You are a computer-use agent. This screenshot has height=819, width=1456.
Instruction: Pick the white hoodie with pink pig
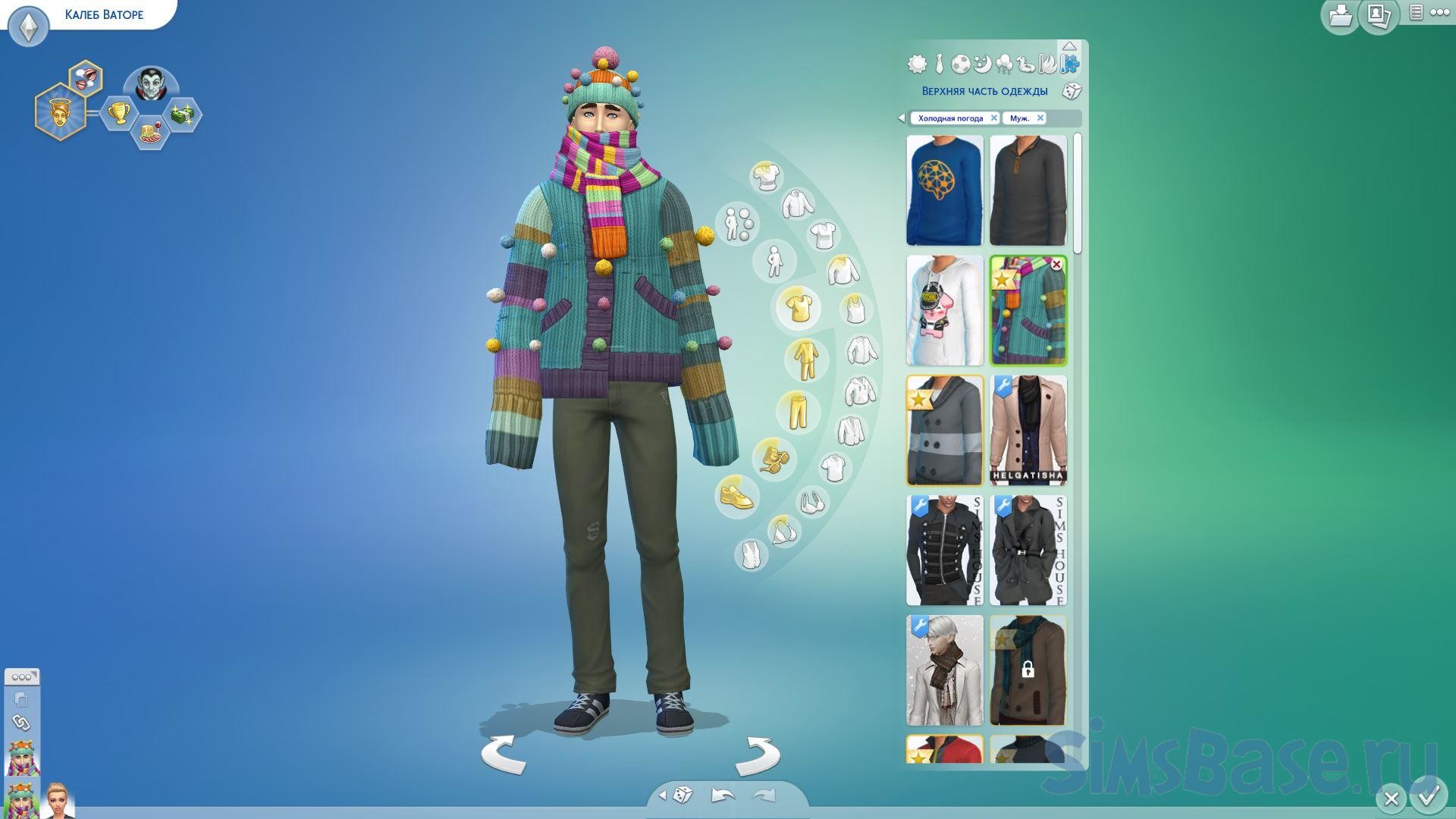pos(944,310)
